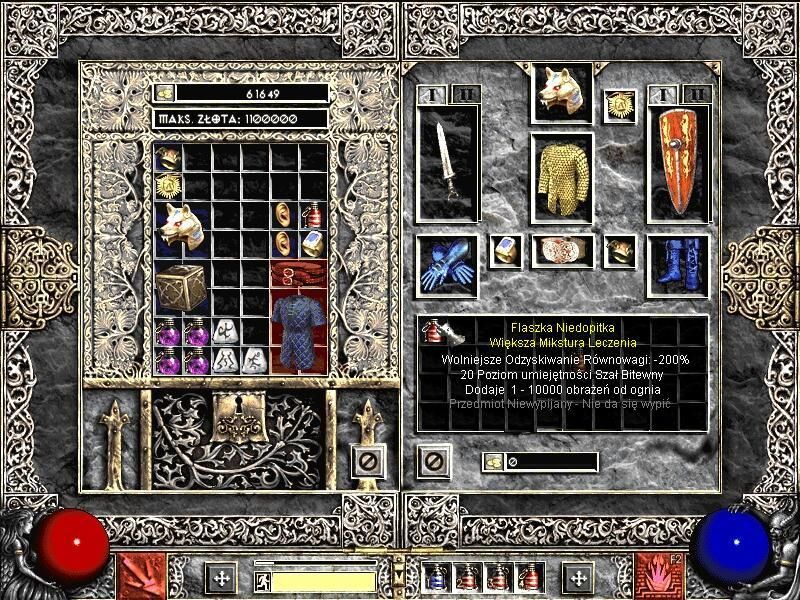
Task: Click the inventory gold drop button
Action: click(494, 461)
